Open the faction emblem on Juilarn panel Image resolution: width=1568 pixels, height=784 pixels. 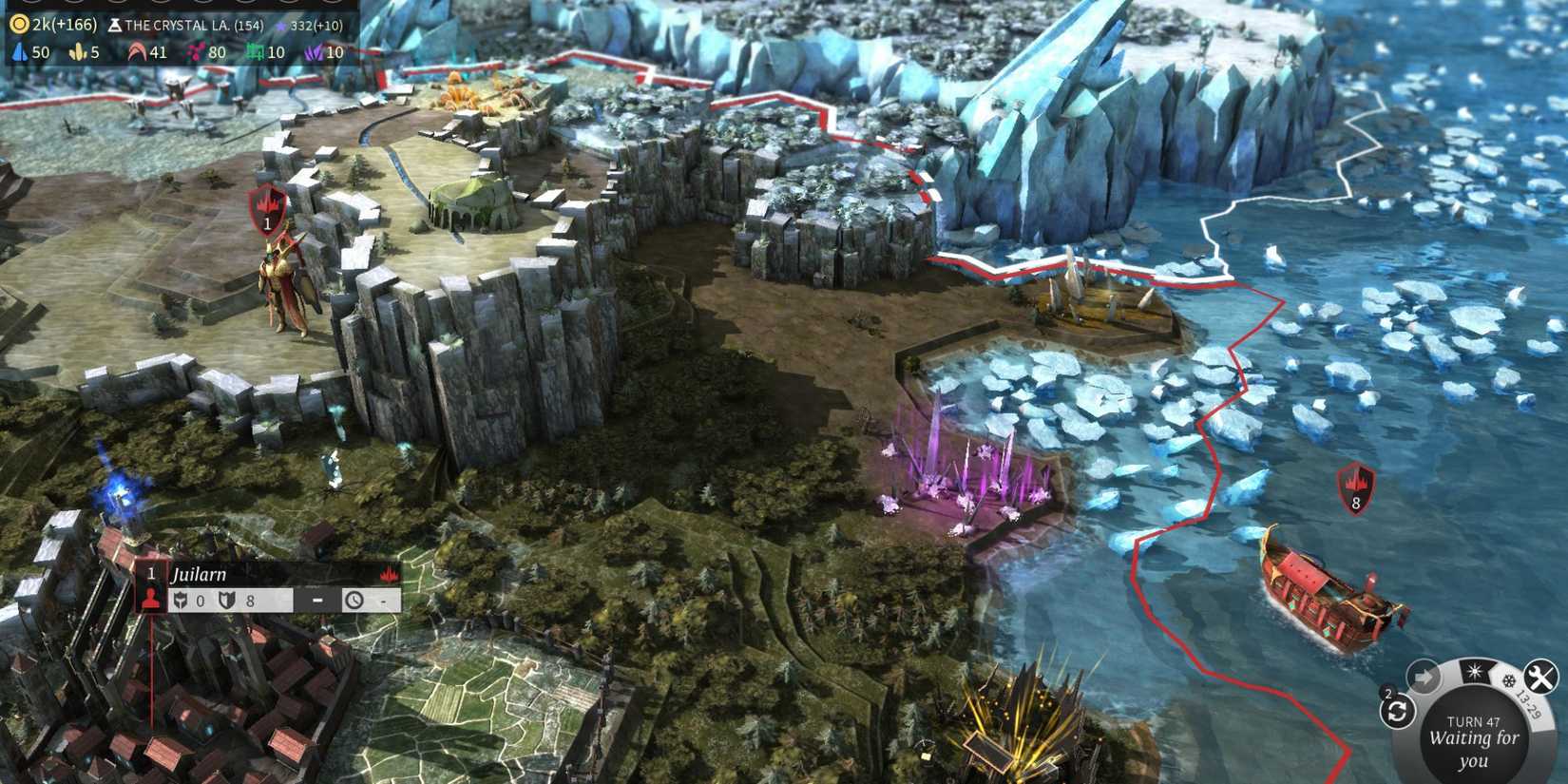click(x=388, y=571)
